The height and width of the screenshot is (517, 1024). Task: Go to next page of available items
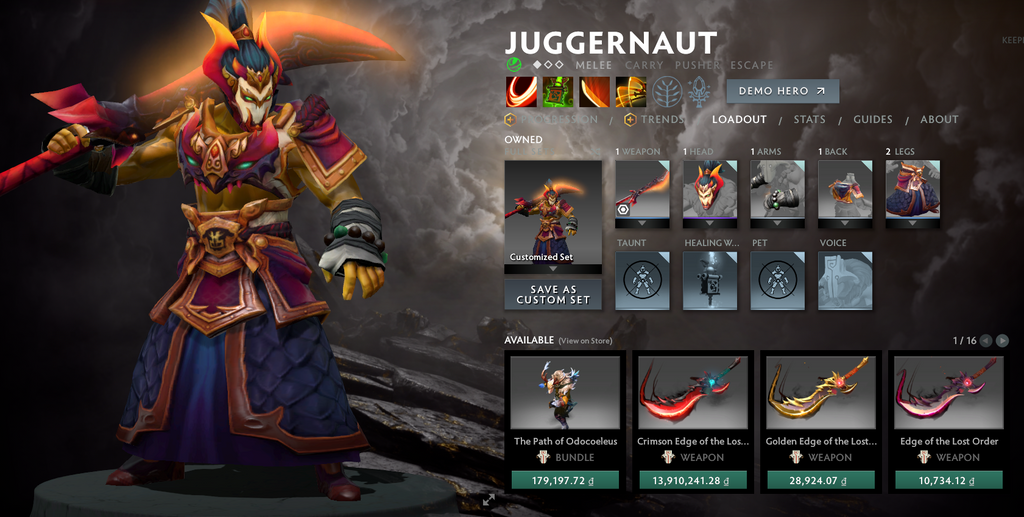(1002, 341)
